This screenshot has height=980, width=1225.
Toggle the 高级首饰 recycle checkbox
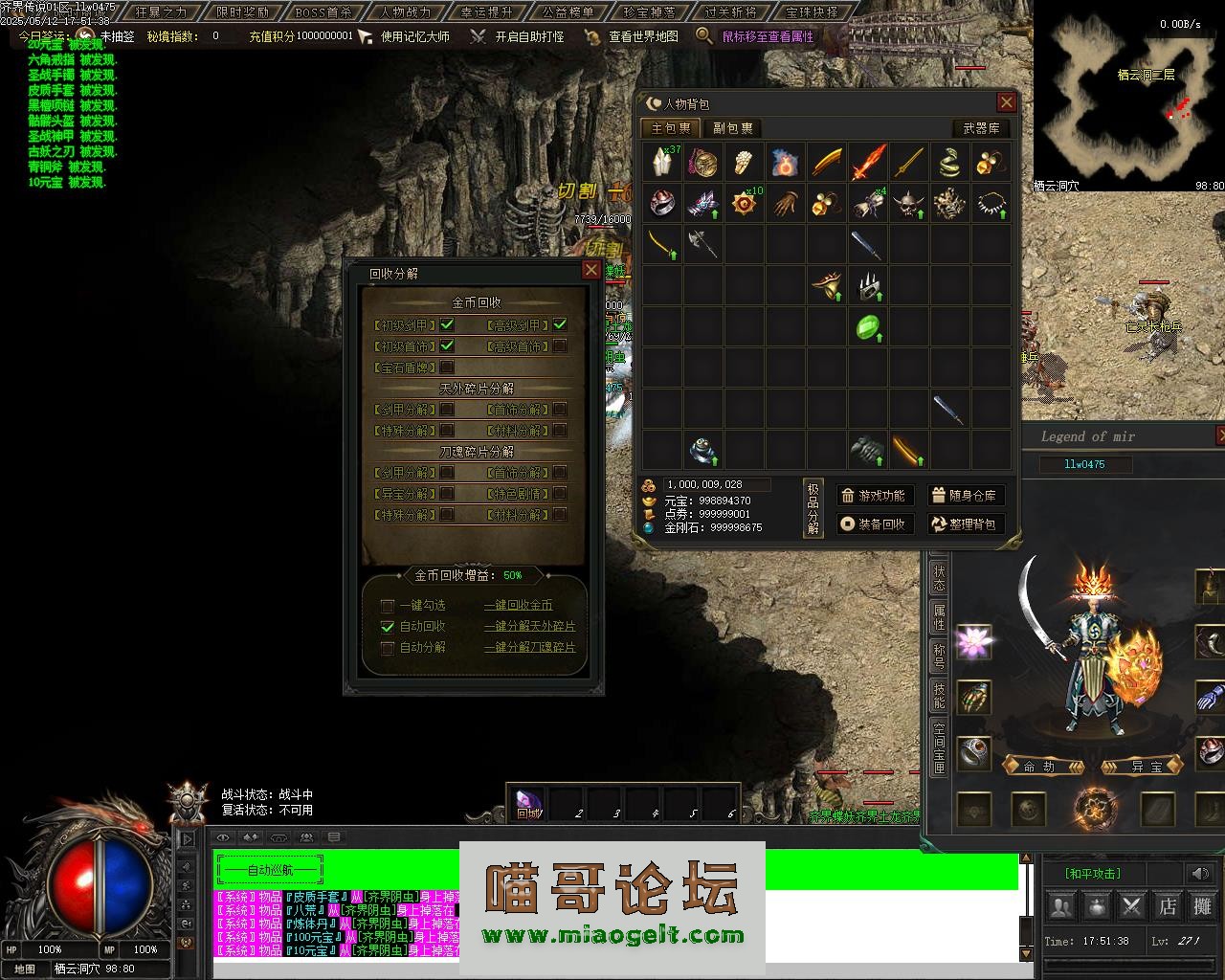(560, 345)
